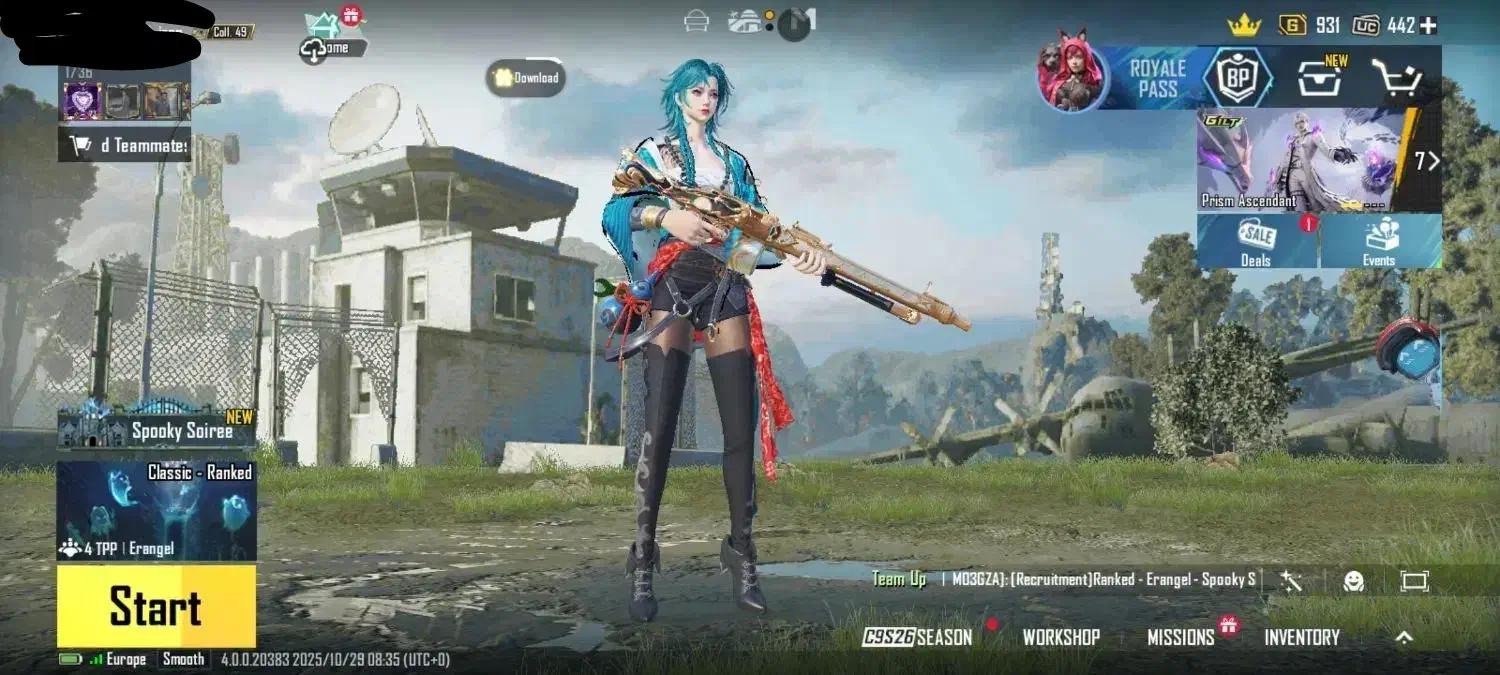The width and height of the screenshot is (1500, 675).
Task: Click the Download button
Action: click(527, 78)
